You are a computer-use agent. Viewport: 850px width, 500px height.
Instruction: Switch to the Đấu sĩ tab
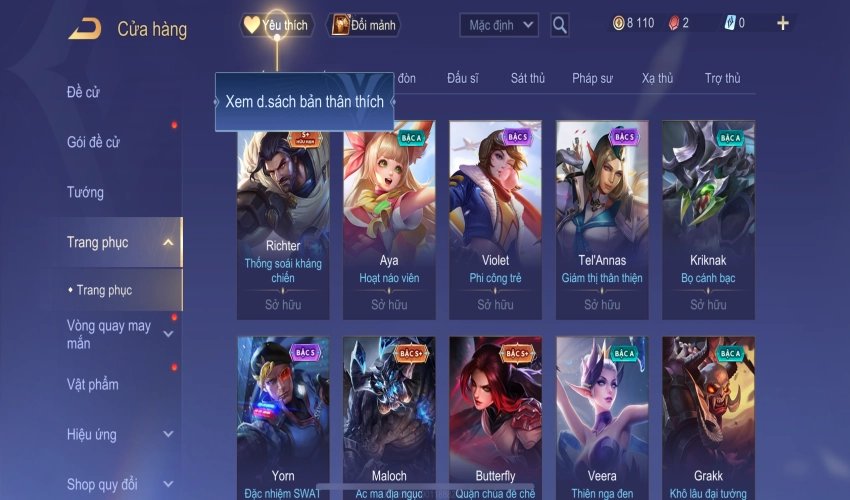465,78
